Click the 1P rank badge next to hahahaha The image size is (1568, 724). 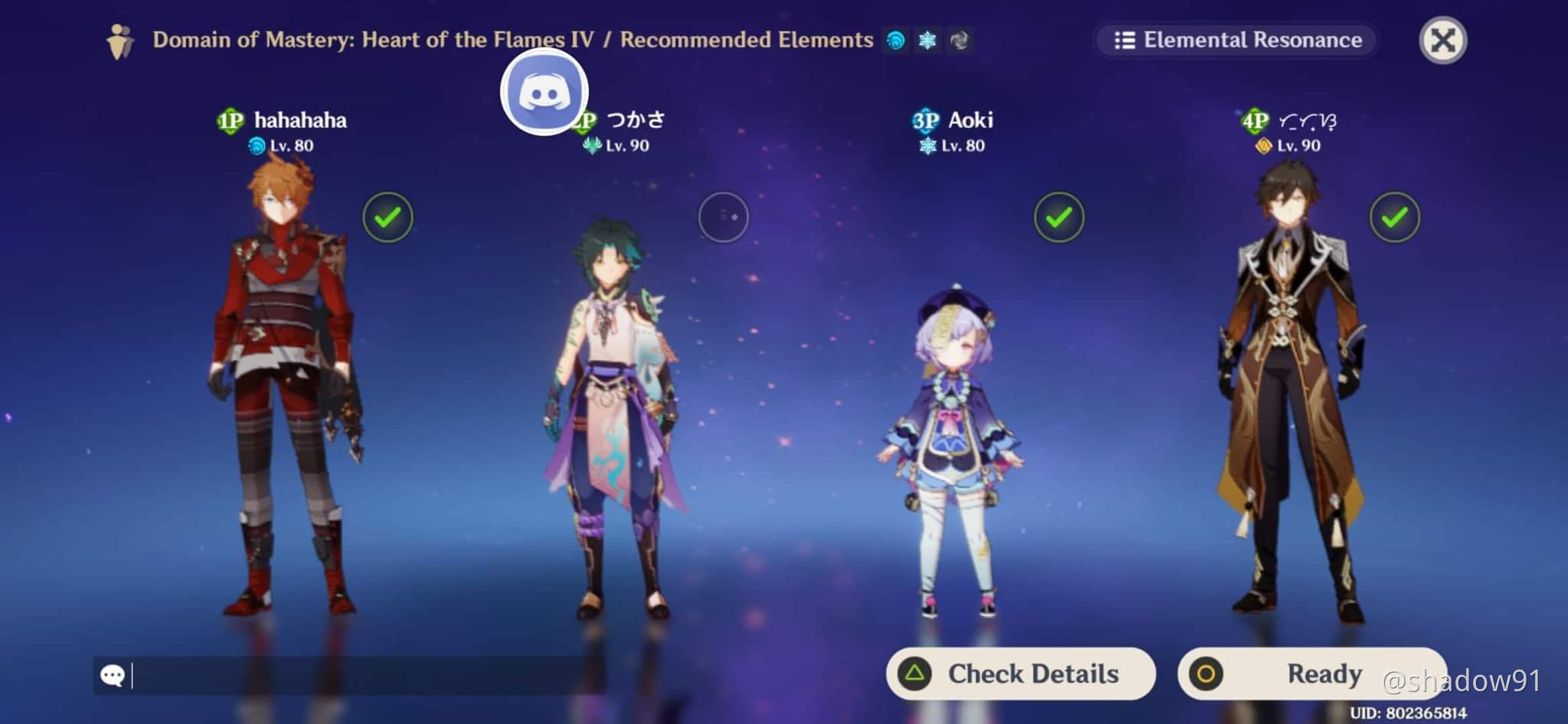coord(231,120)
